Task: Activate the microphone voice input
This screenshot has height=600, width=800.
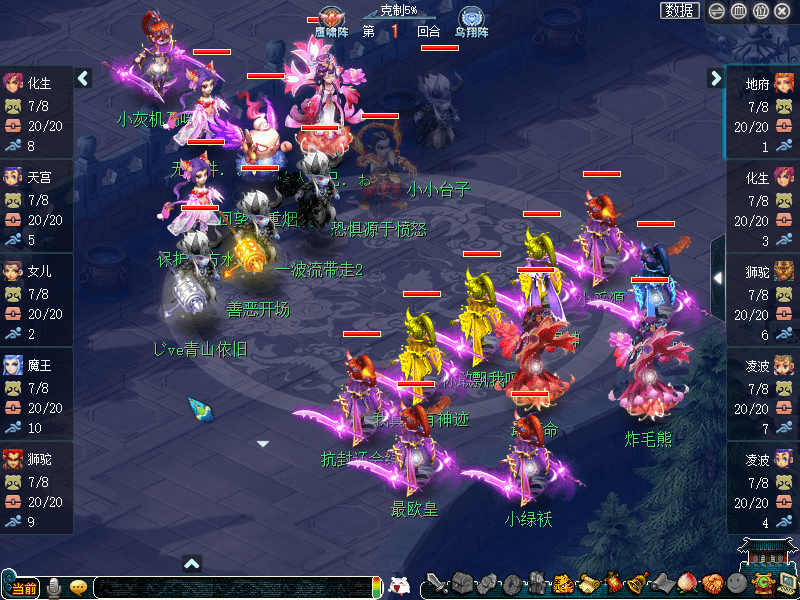Action: click(55, 588)
